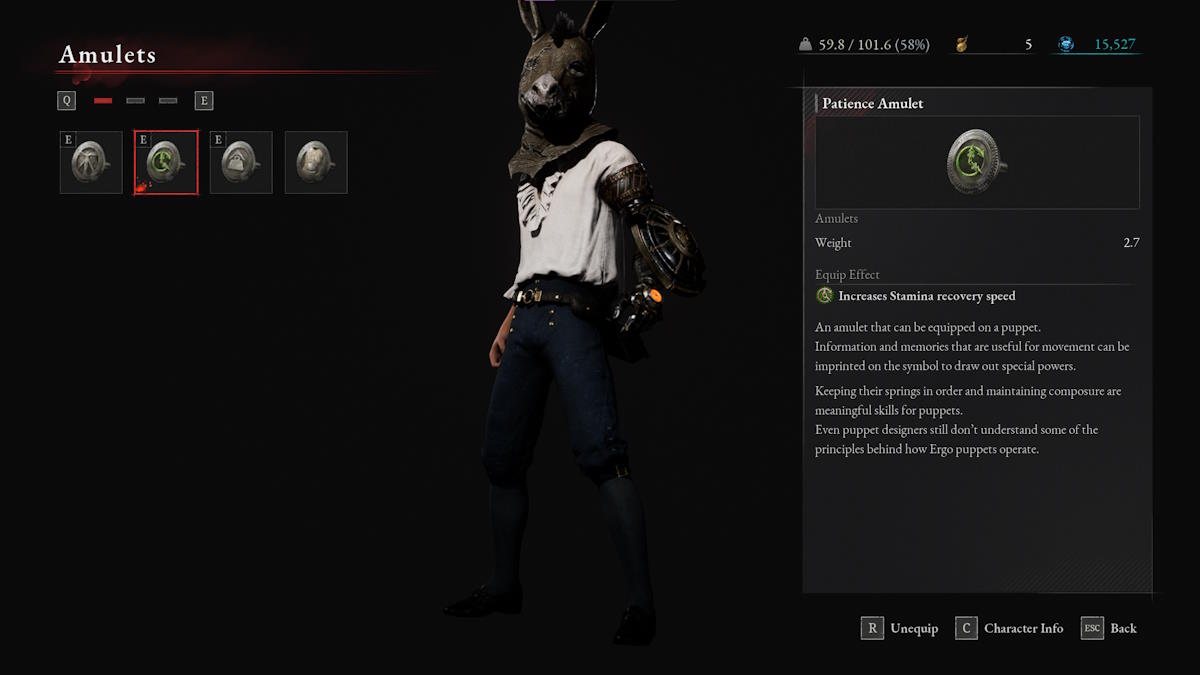Unequip the selected amulet
1200x675 pixels.
[x=900, y=628]
